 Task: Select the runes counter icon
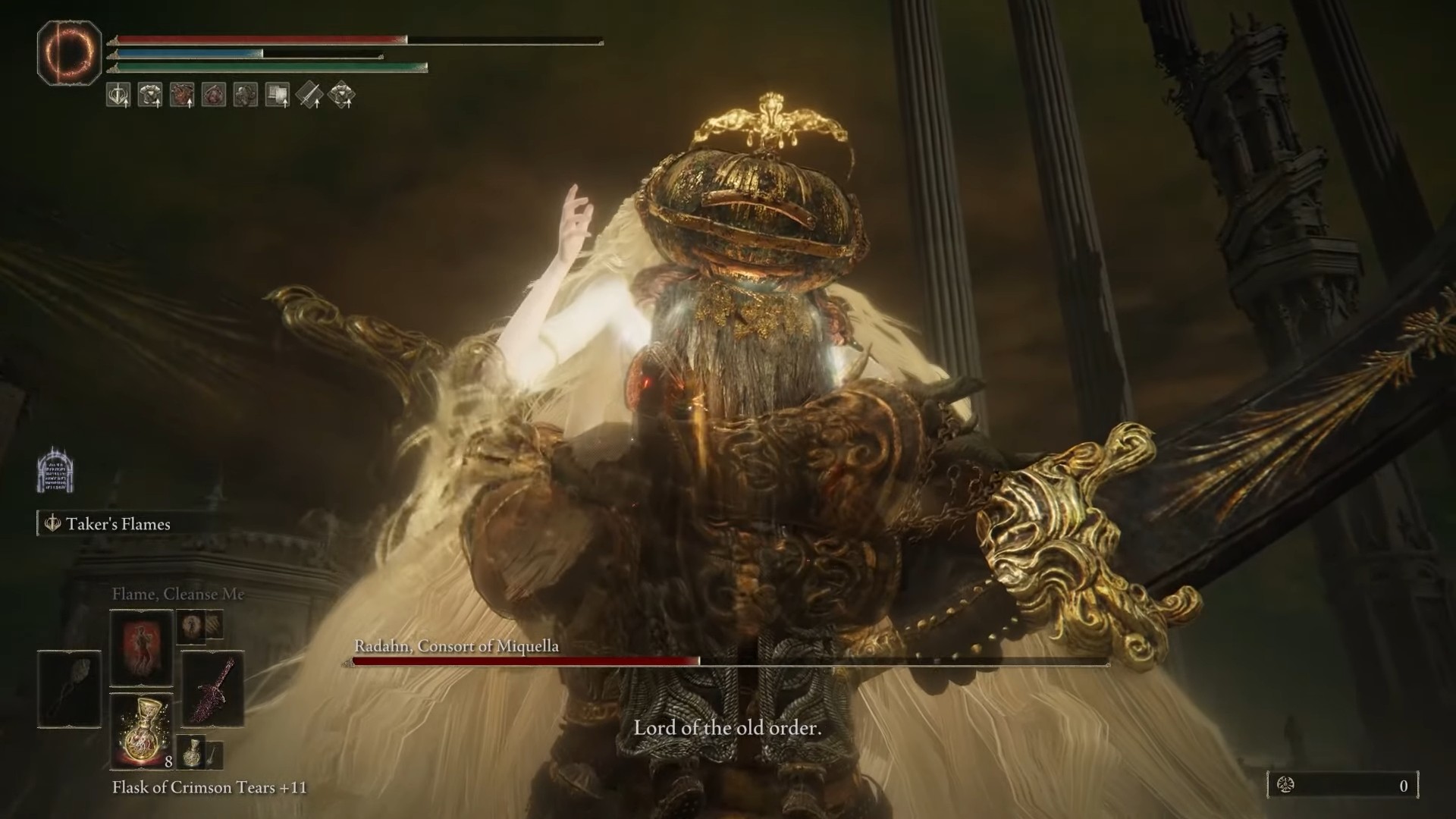point(1286,786)
